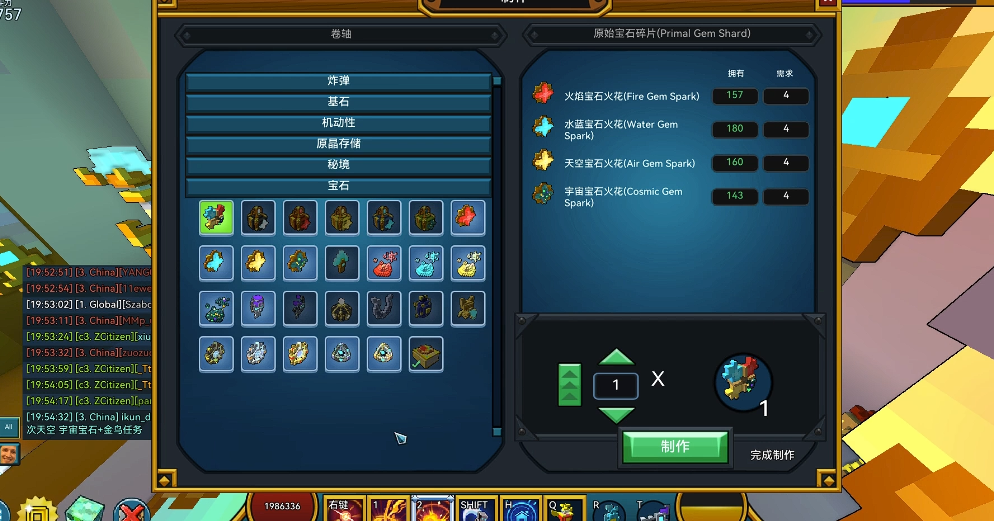Select the teal hammer recipe
994x521 pixels.
click(x=342, y=263)
